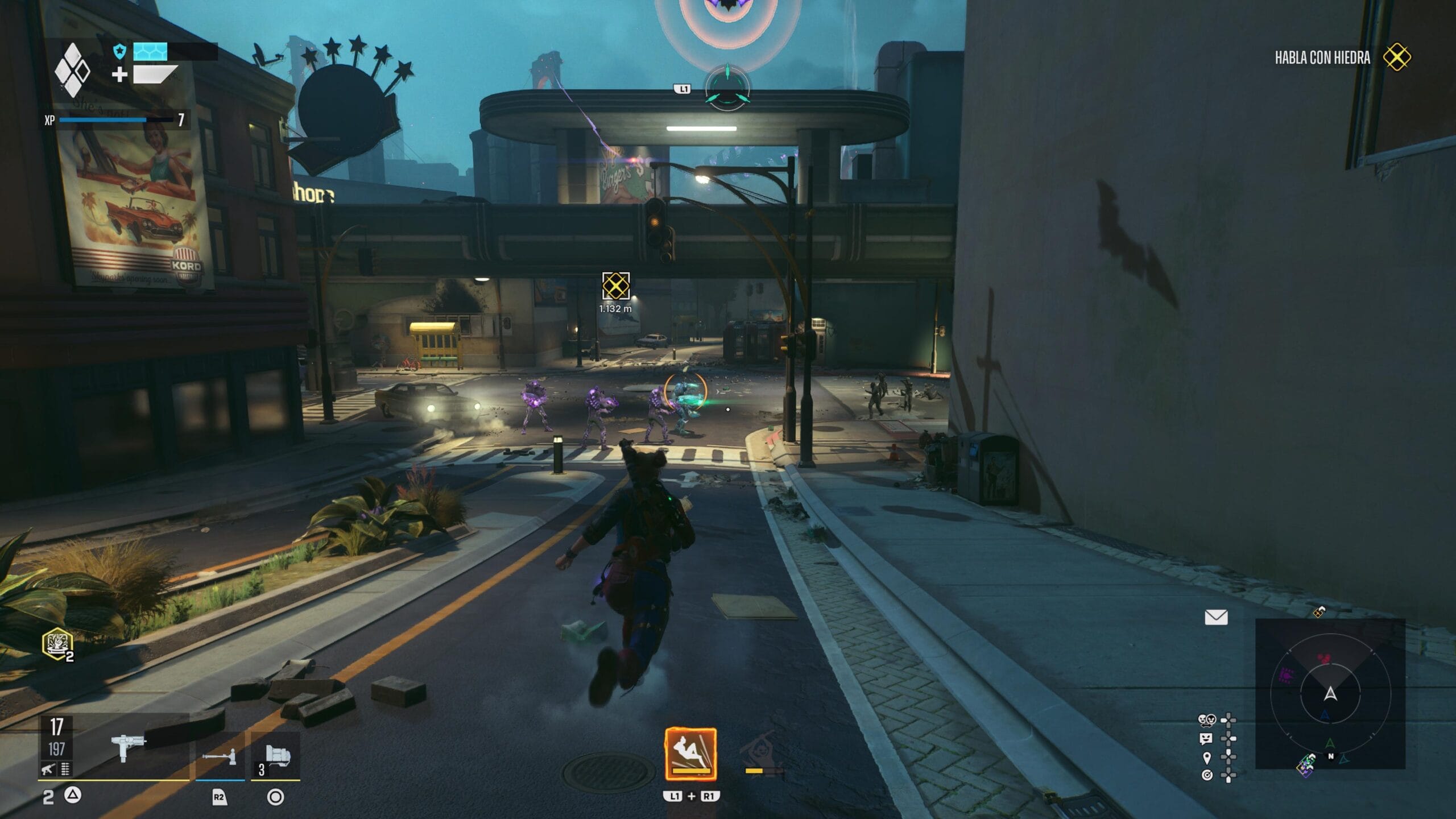Select the purple marker on the minimap
Screen dimensions: 1456x819
pos(1286,675)
